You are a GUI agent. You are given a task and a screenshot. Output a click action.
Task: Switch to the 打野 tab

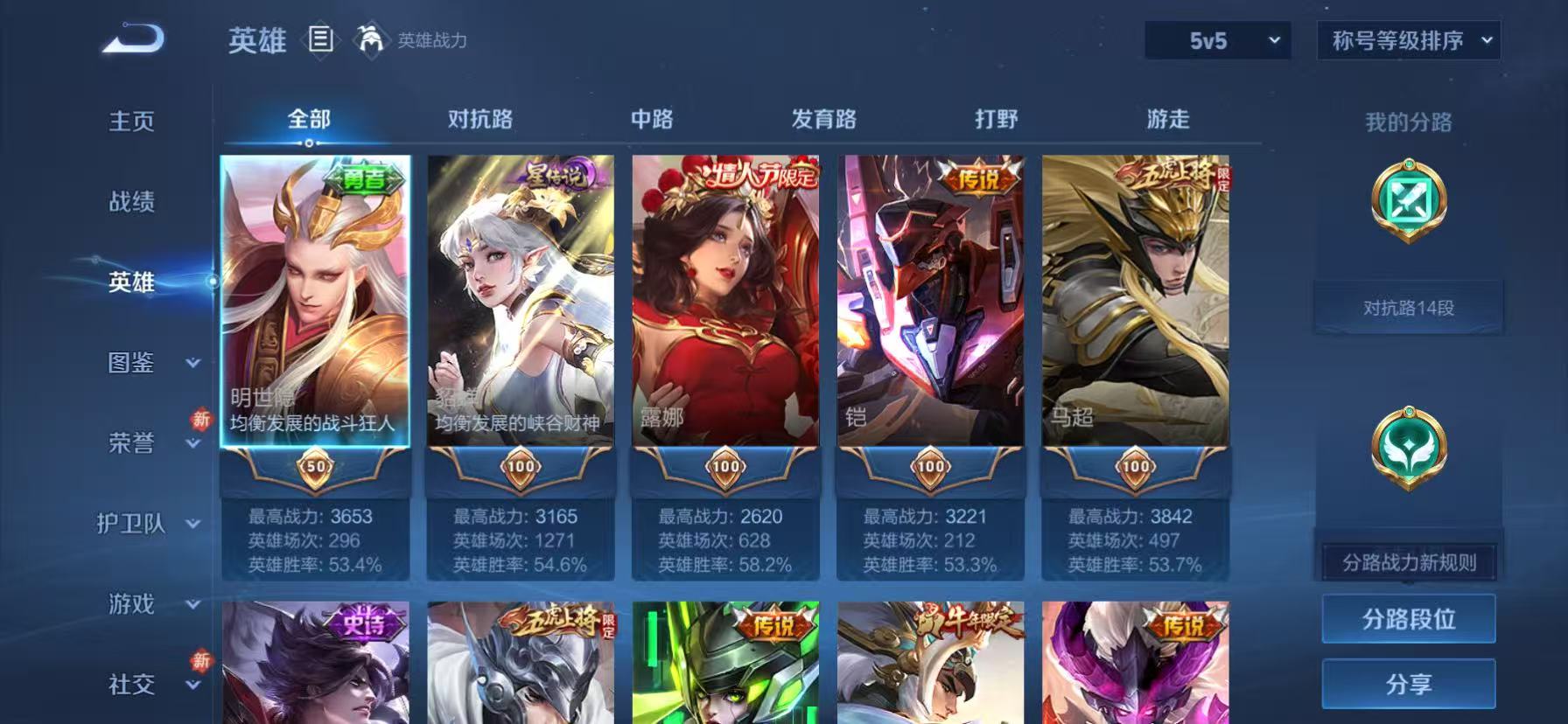(x=997, y=119)
